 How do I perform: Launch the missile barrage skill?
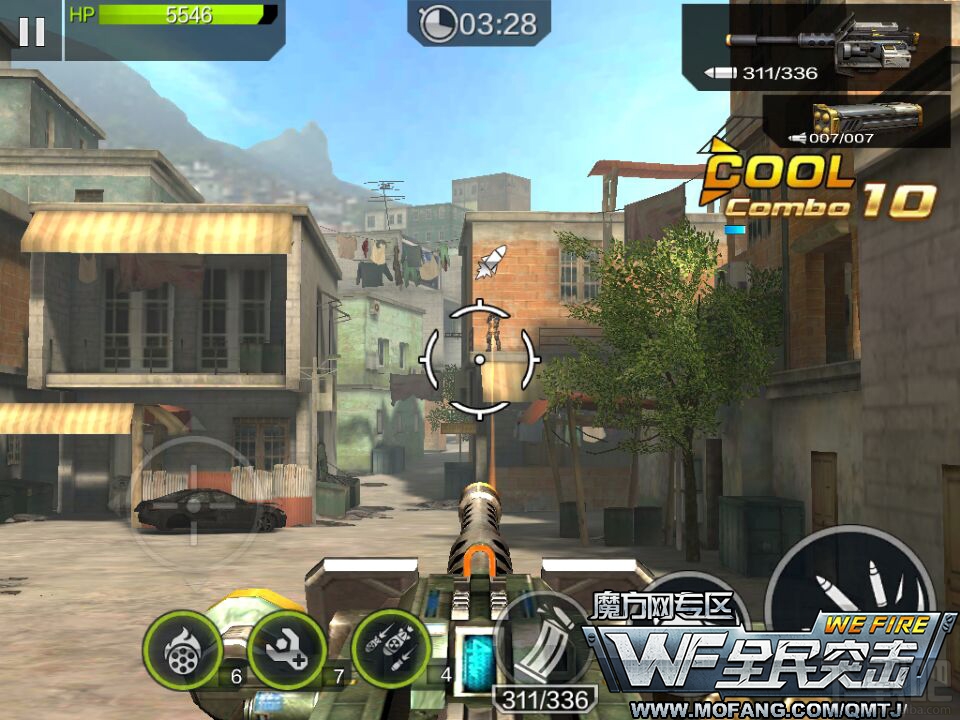click(x=390, y=651)
